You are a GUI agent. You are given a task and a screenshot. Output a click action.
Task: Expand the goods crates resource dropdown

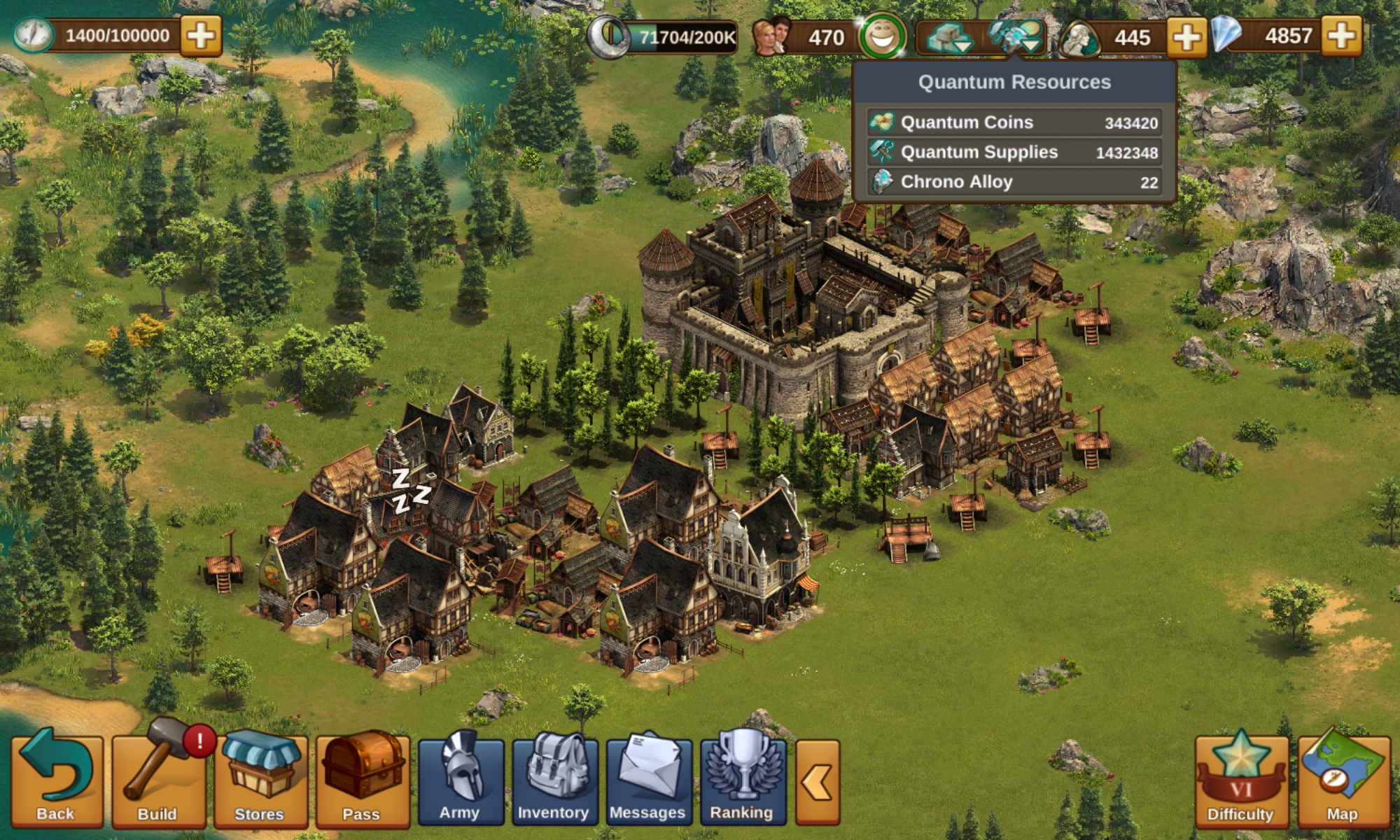[x=948, y=37]
